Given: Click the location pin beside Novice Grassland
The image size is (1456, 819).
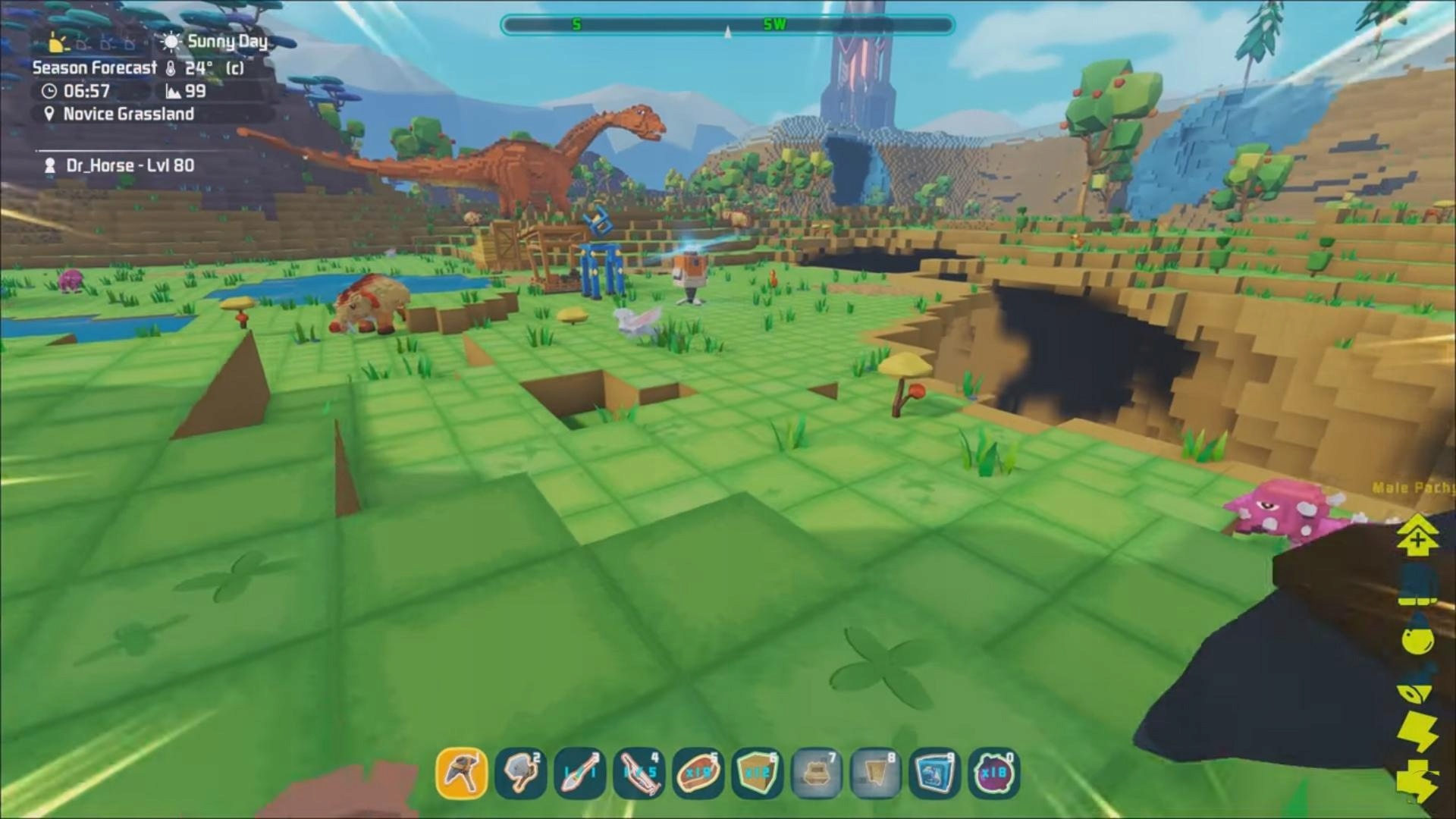Looking at the screenshot, I should pyautogui.click(x=49, y=114).
